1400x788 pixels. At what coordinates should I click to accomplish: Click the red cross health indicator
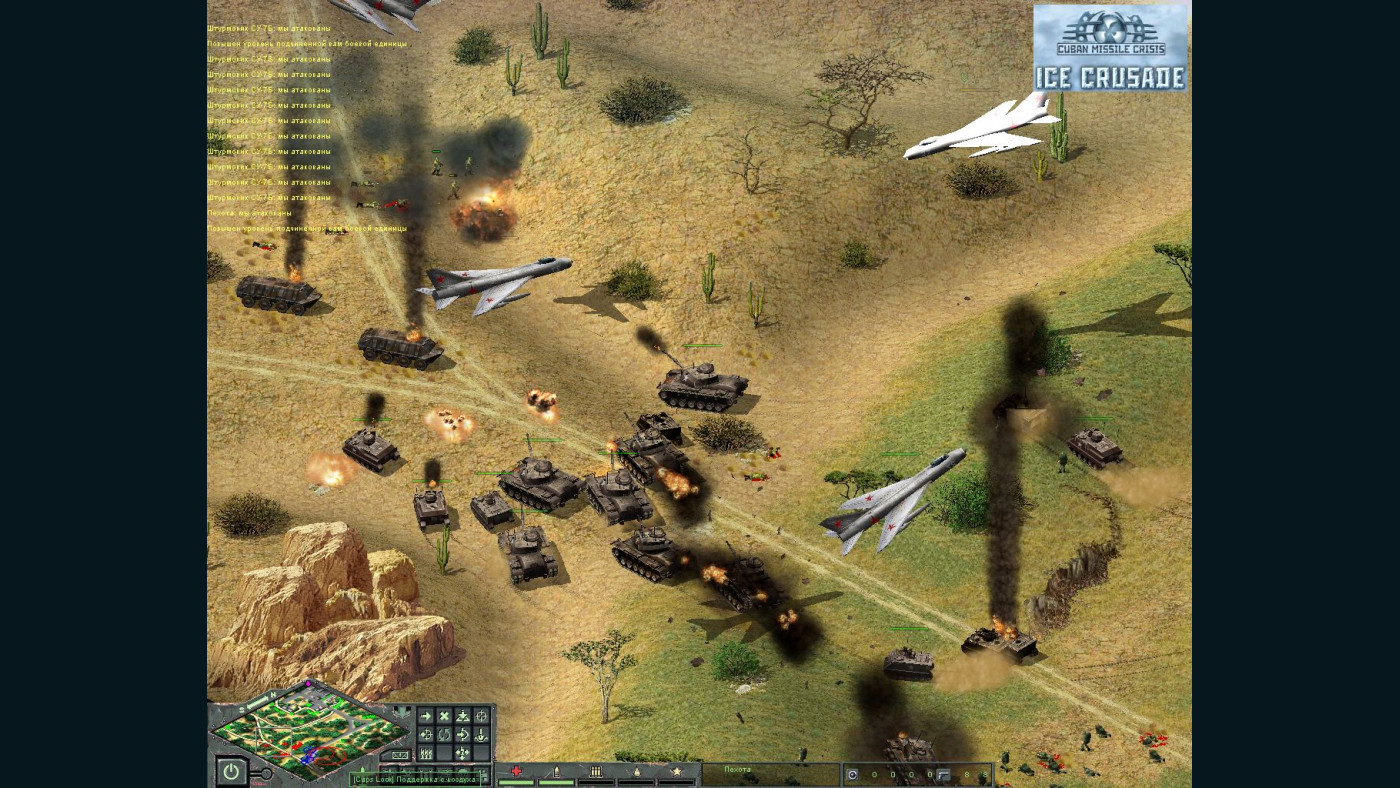click(515, 771)
